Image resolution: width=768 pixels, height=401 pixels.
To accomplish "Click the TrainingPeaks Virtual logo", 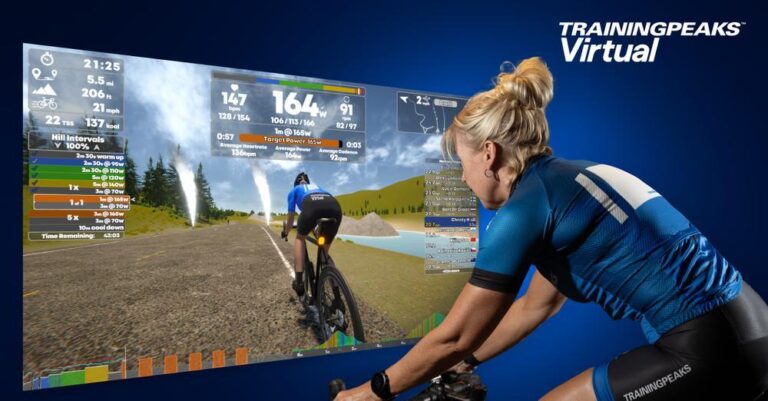I will [648, 42].
